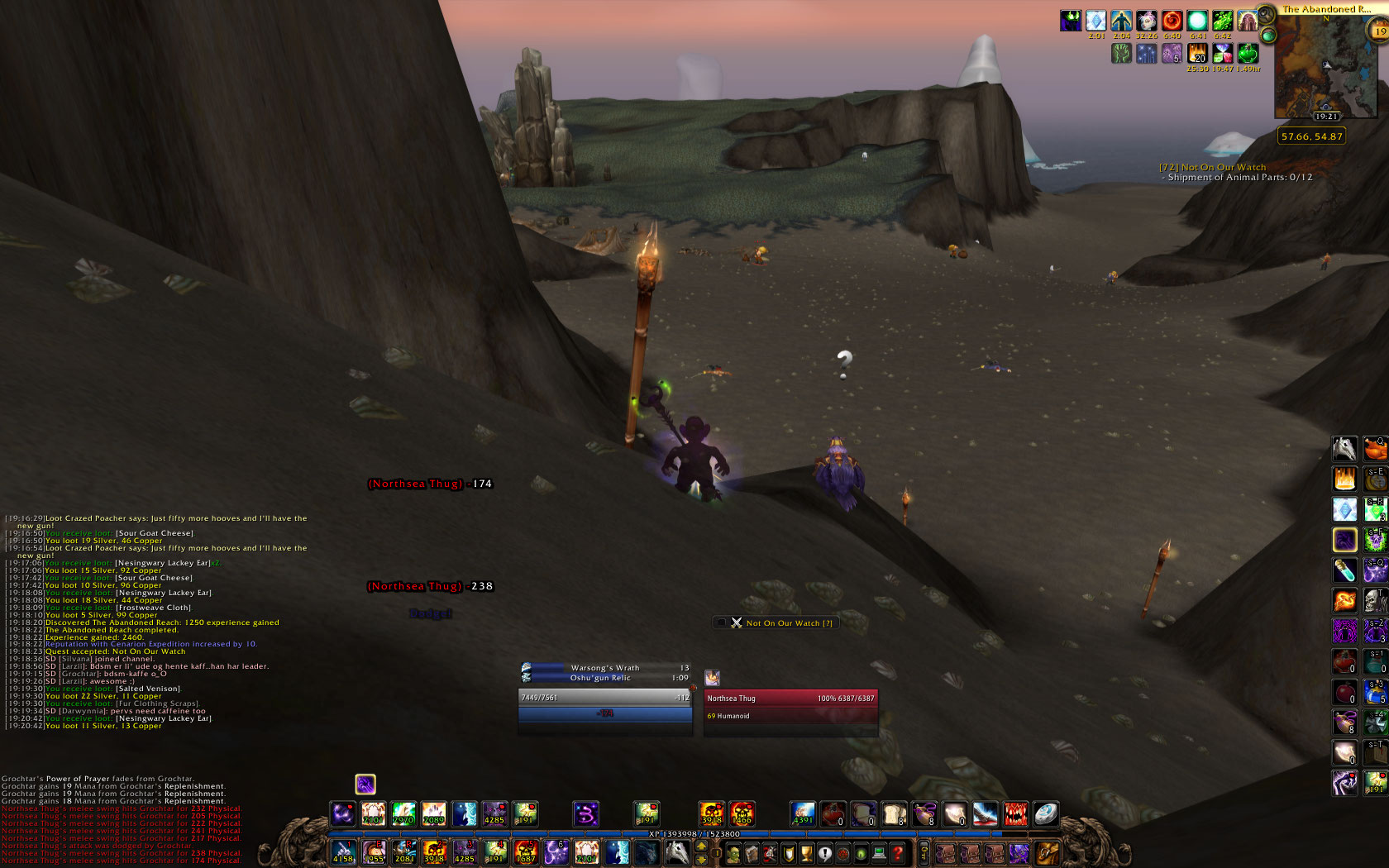Viewport: 1389px width, 868px height.
Task: Open the red question mark help button
Action: [897, 854]
